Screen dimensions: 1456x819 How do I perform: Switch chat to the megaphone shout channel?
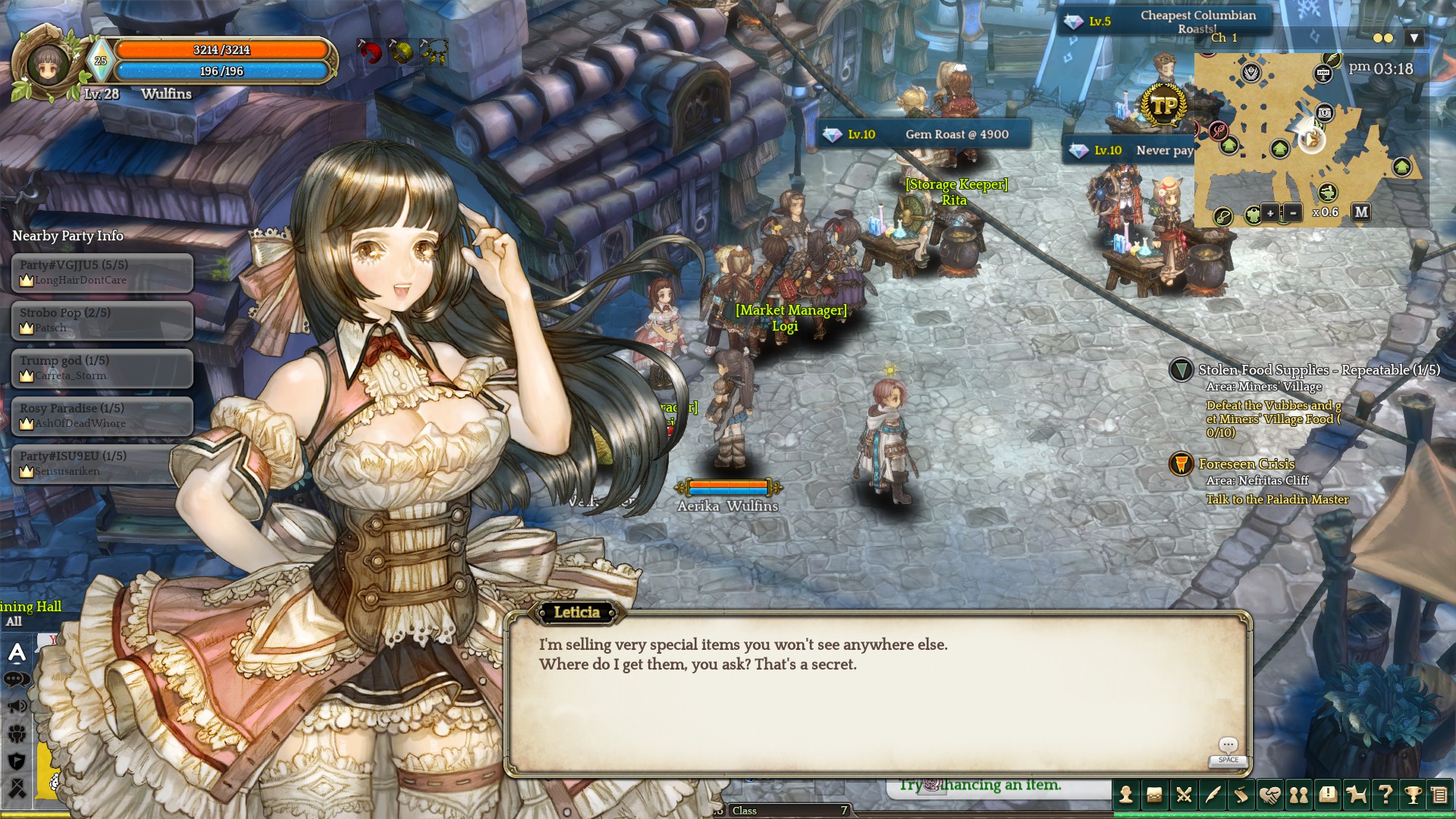17,707
